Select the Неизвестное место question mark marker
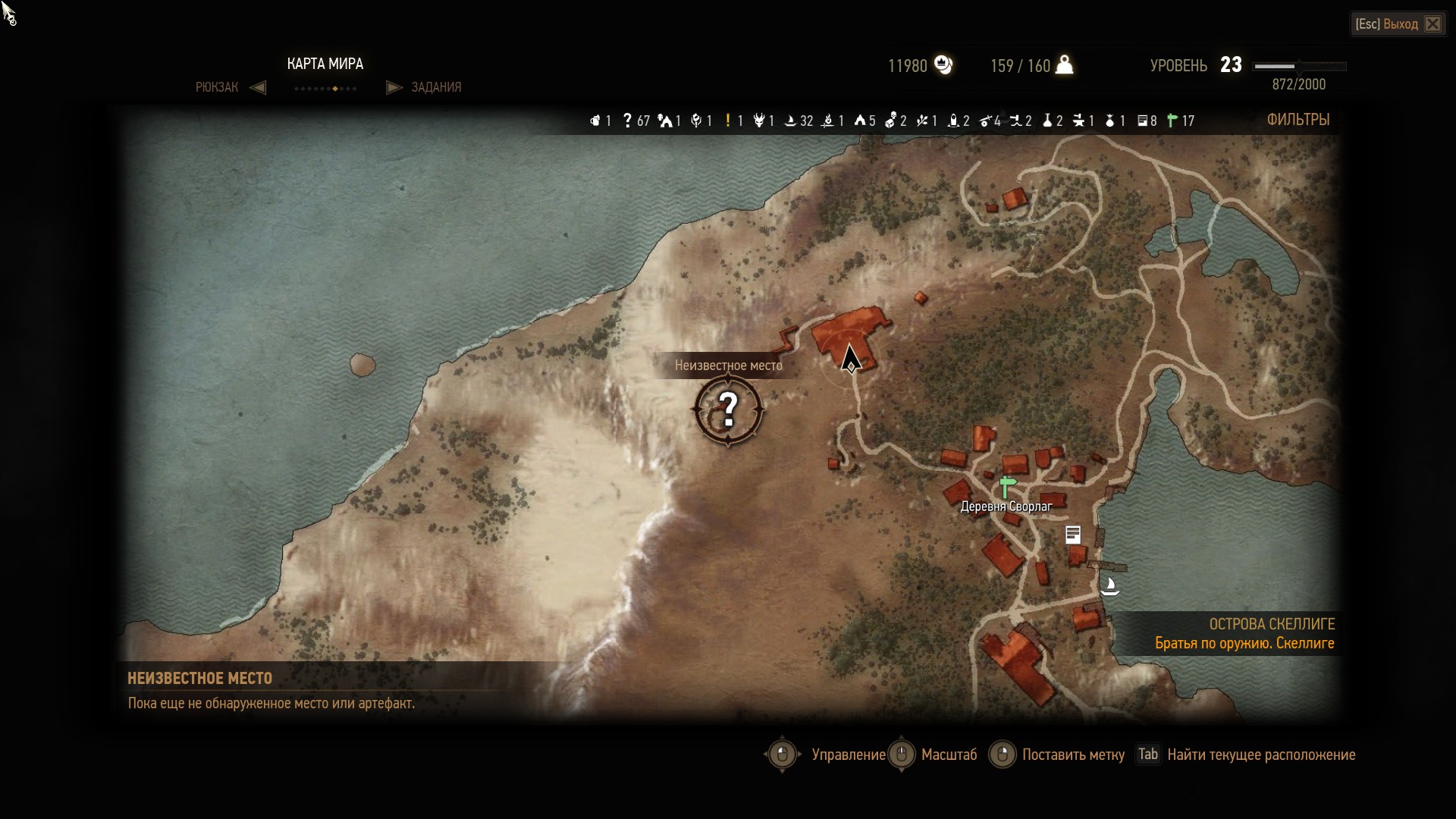Viewport: 1456px width, 819px height. [x=728, y=410]
